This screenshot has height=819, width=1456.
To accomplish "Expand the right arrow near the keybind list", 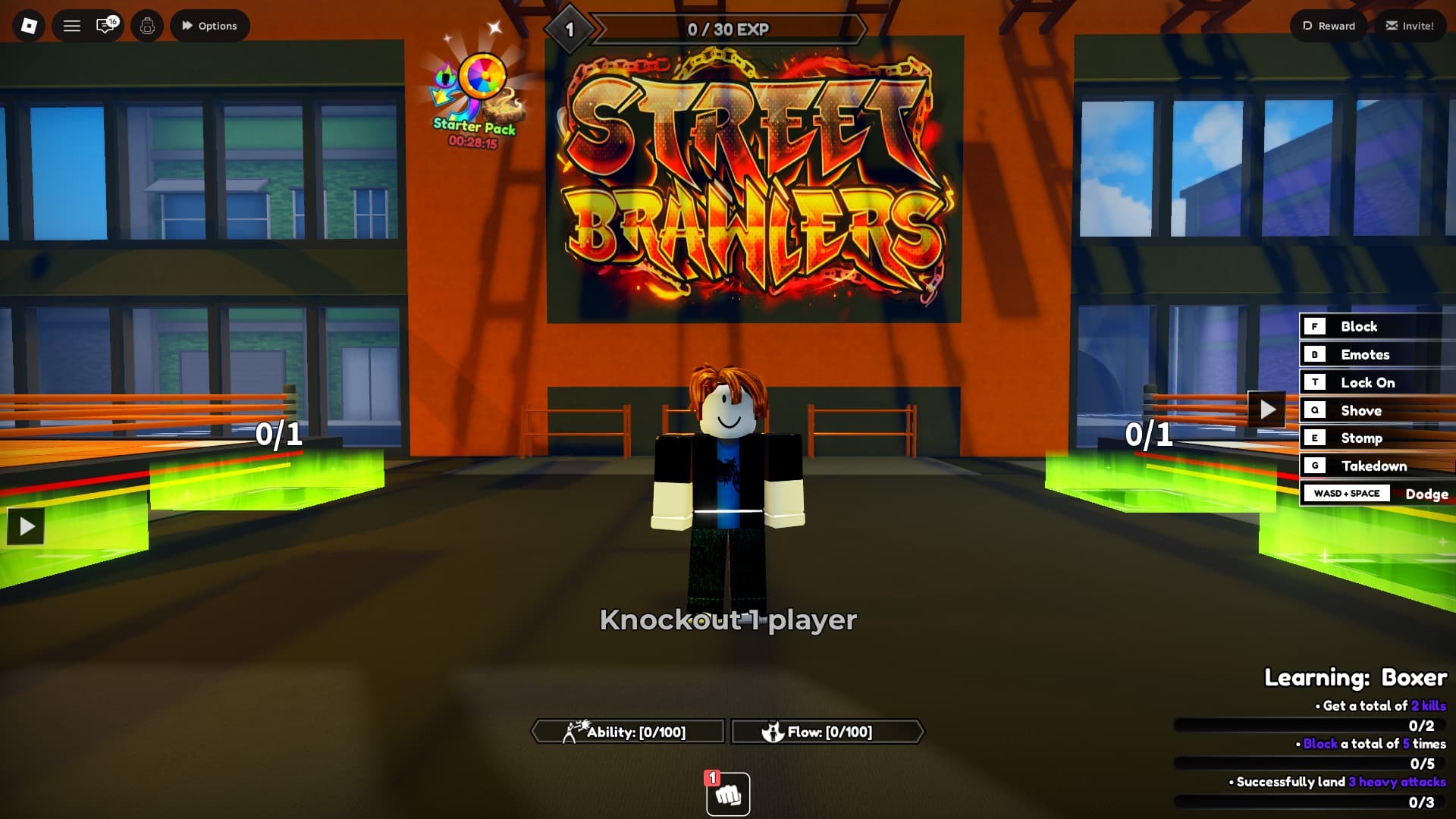I will 1265,408.
